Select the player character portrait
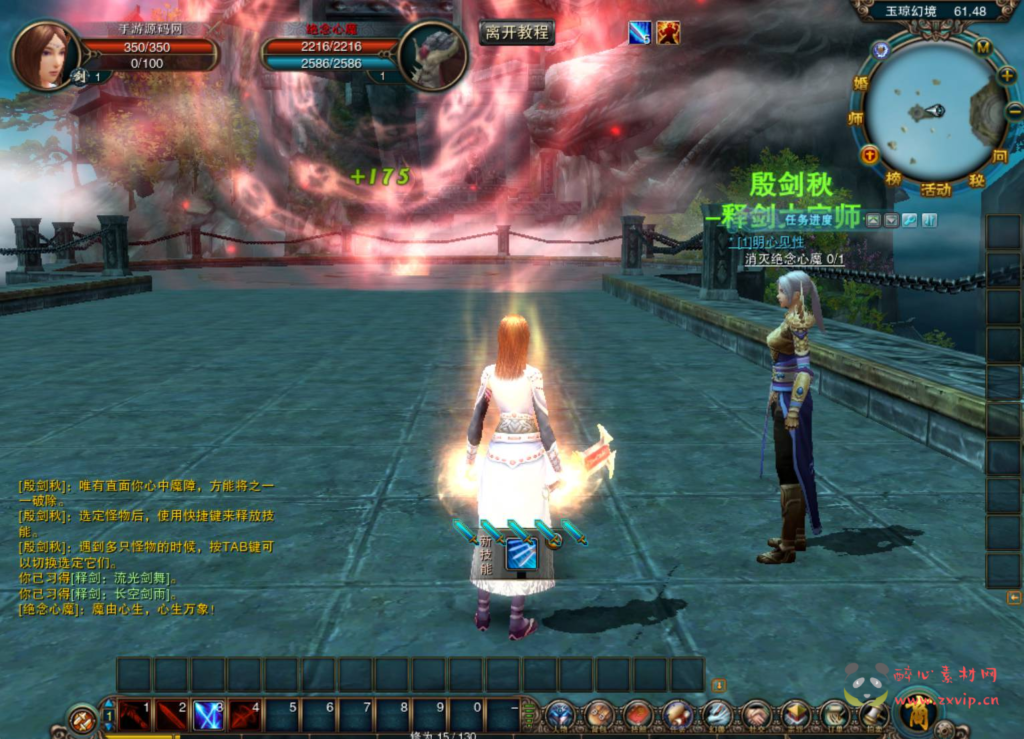The width and height of the screenshot is (1024, 739). 44,55
